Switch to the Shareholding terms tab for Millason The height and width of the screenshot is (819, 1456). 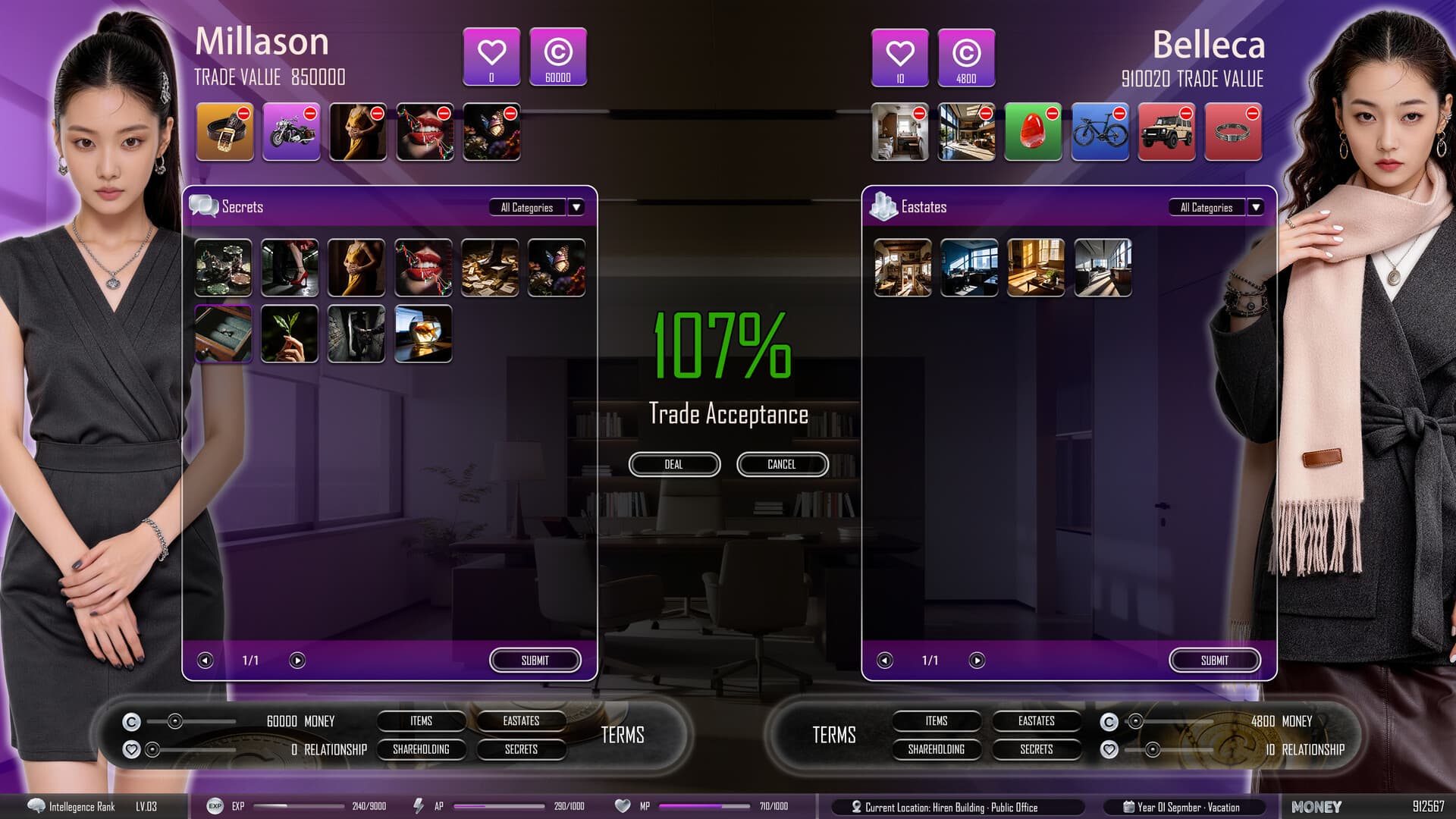coord(419,749)
